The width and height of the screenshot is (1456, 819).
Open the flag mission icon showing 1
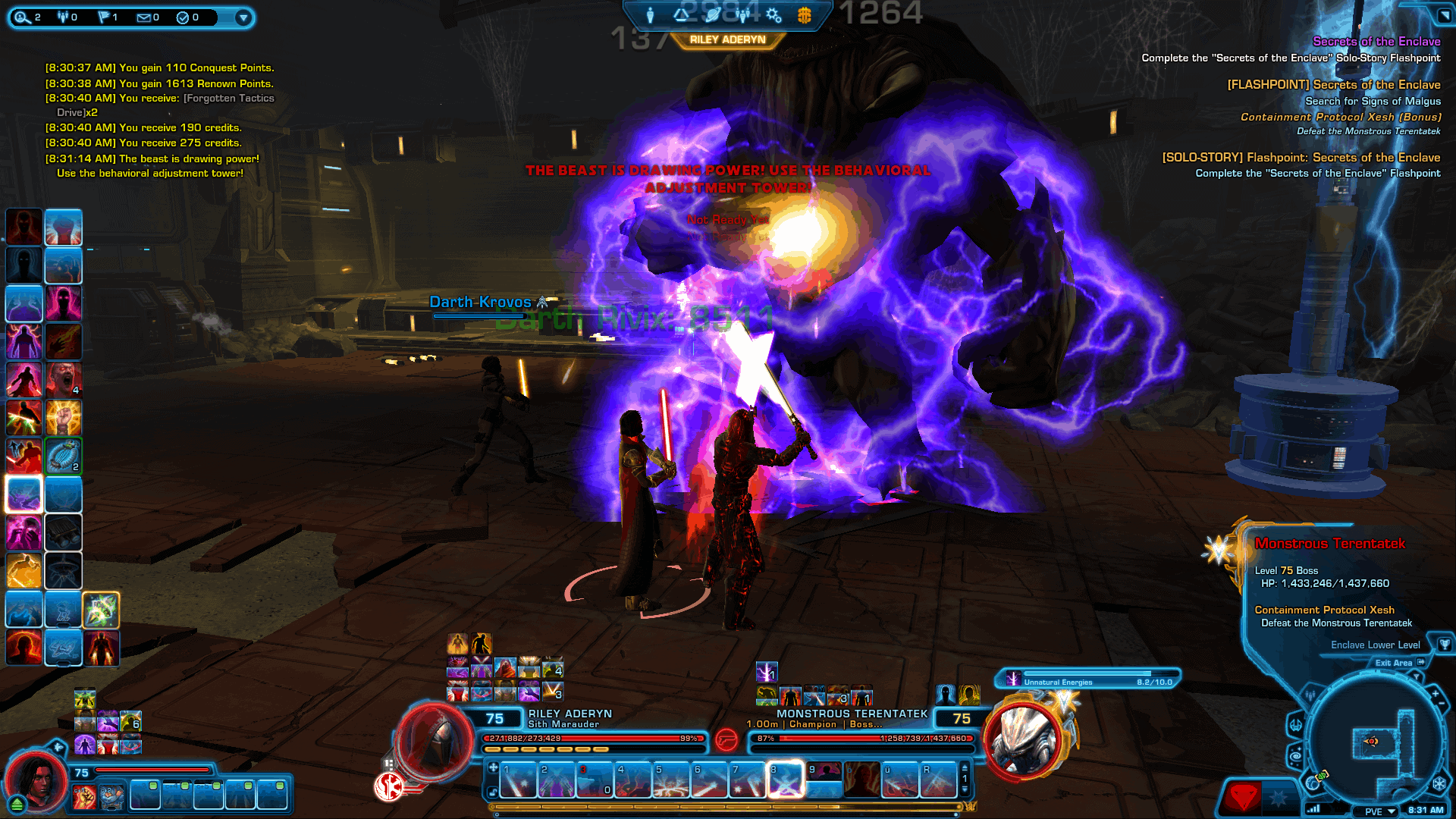(105, 17)
